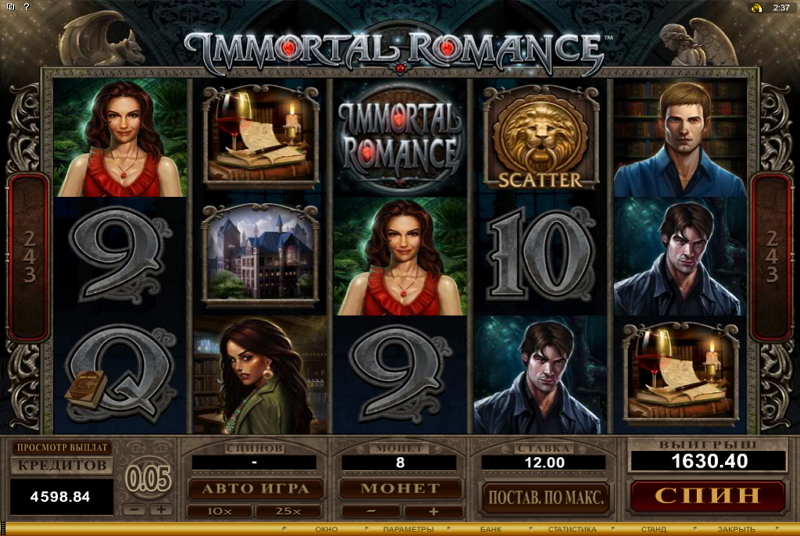Screen dimensions: 800x536
Task: Choose 10x autoplay spins
Action: (x=219, y=511)
